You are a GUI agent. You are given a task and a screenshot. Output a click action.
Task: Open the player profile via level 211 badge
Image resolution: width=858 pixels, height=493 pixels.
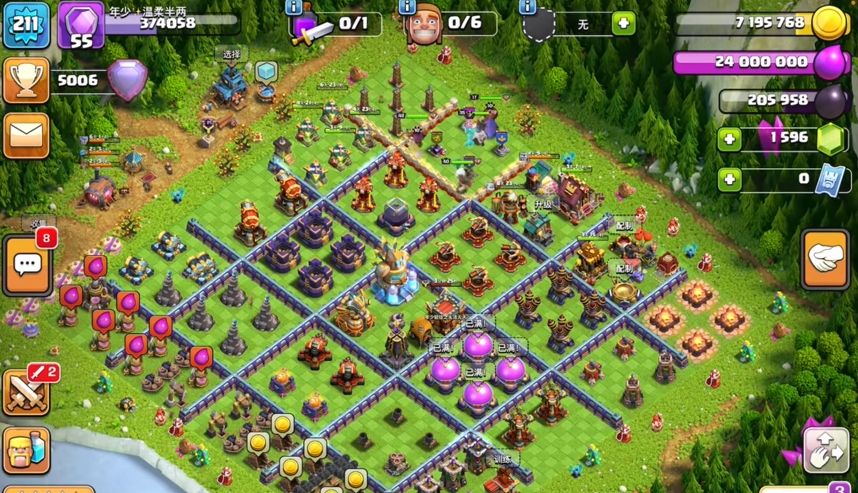point(27,25)
